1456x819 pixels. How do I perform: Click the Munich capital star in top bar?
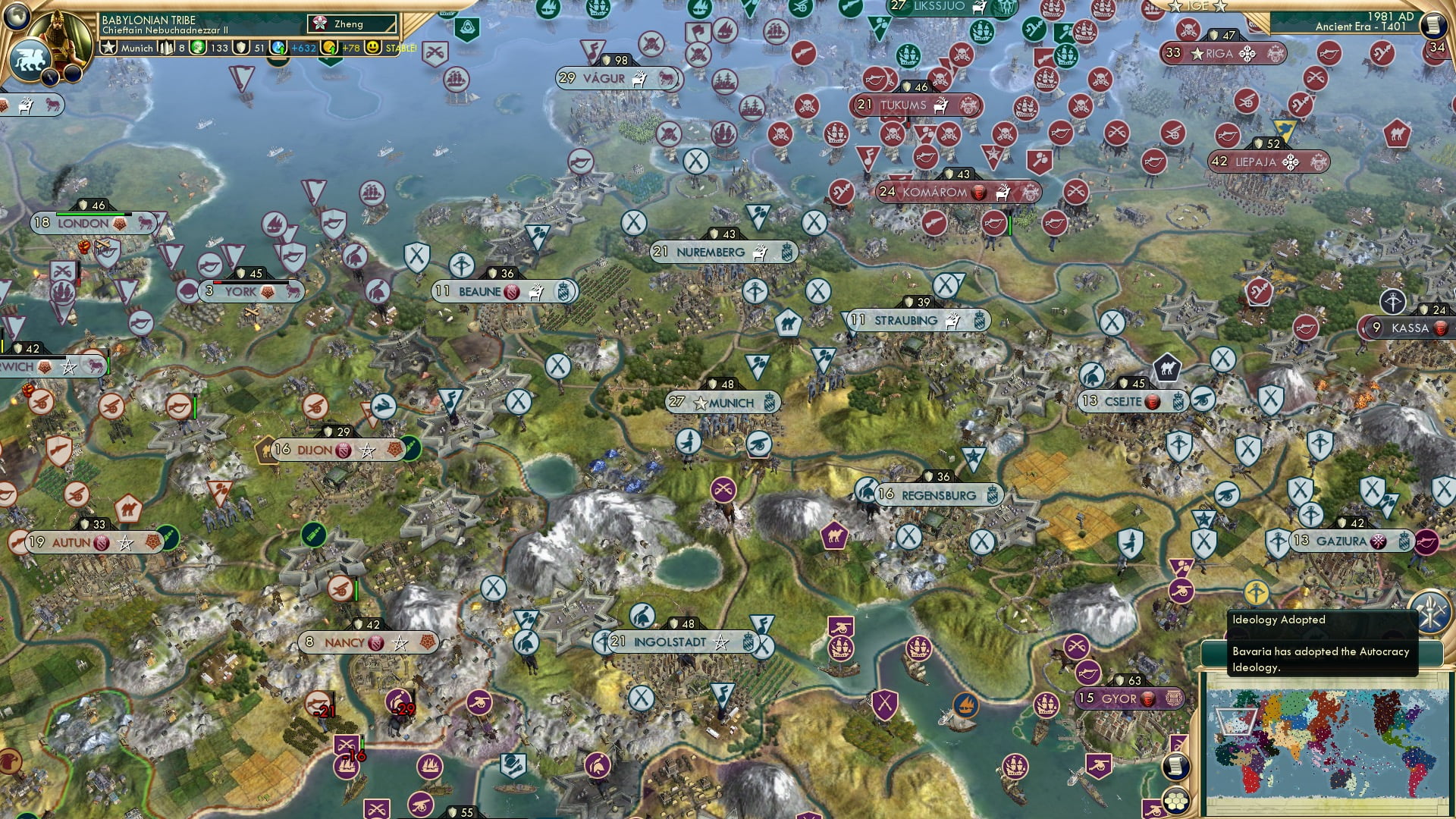[109, 49]
